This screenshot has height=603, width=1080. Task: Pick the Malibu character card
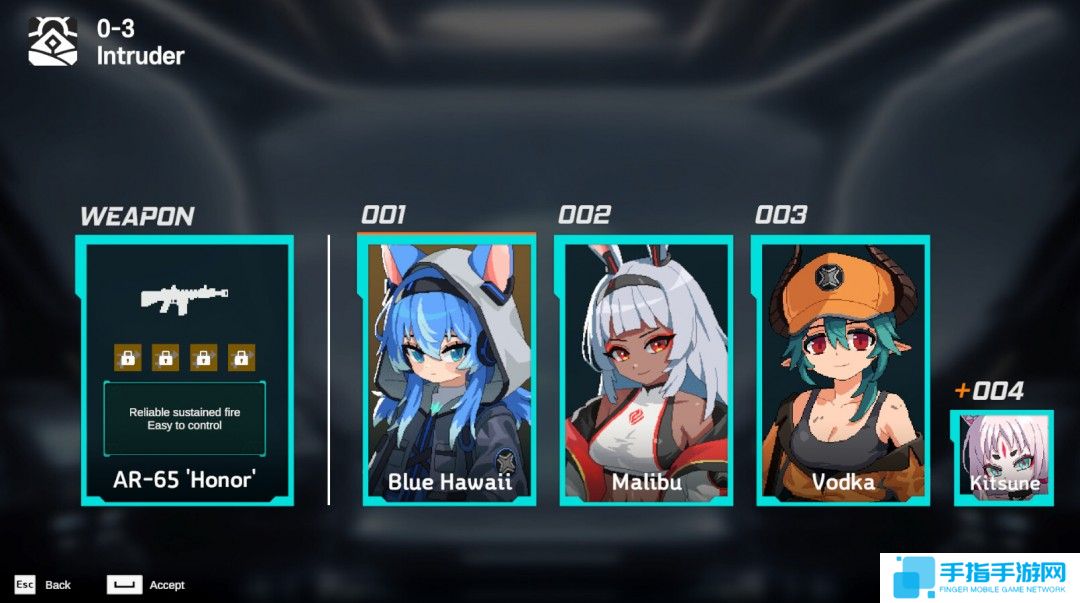coord(645,370)
